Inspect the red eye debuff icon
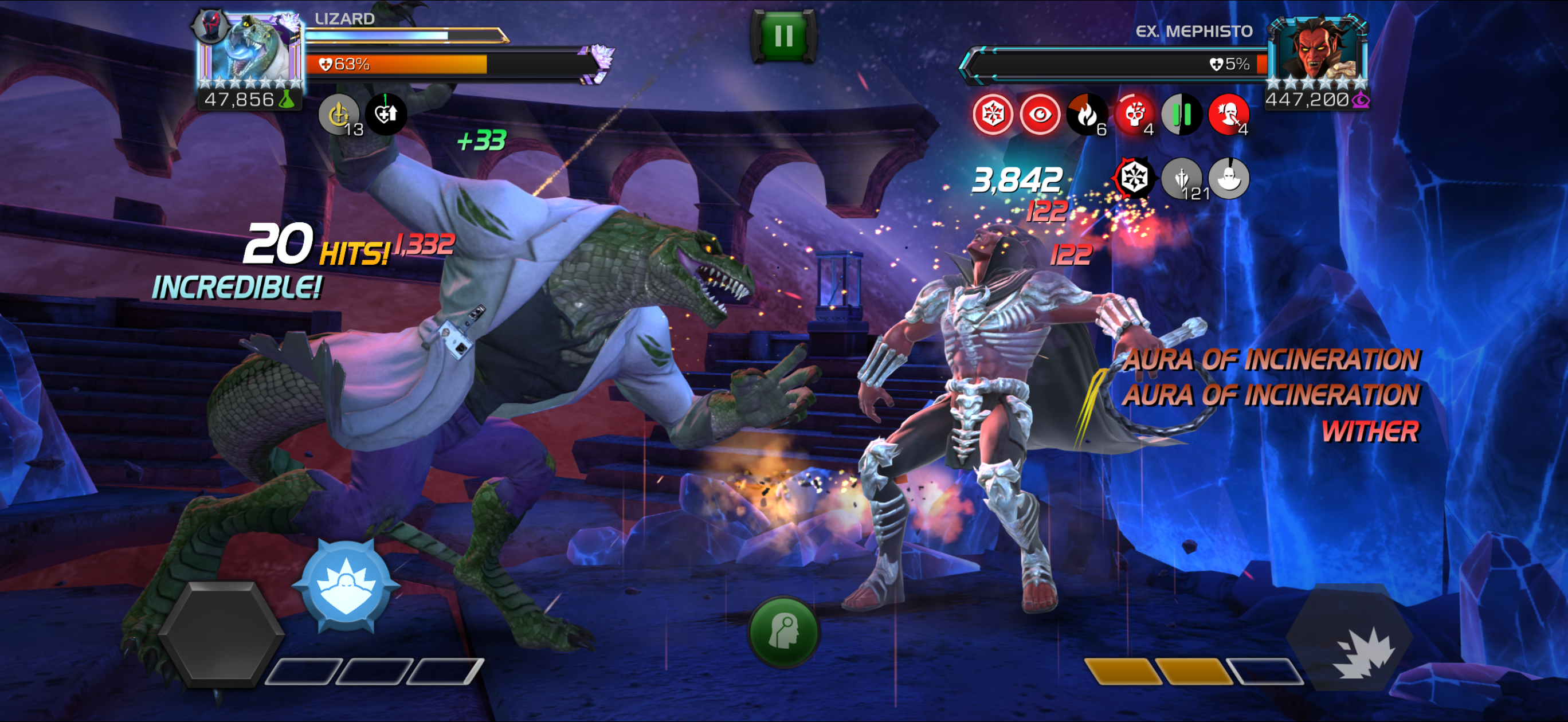1568x722 pixels. 1040,114
